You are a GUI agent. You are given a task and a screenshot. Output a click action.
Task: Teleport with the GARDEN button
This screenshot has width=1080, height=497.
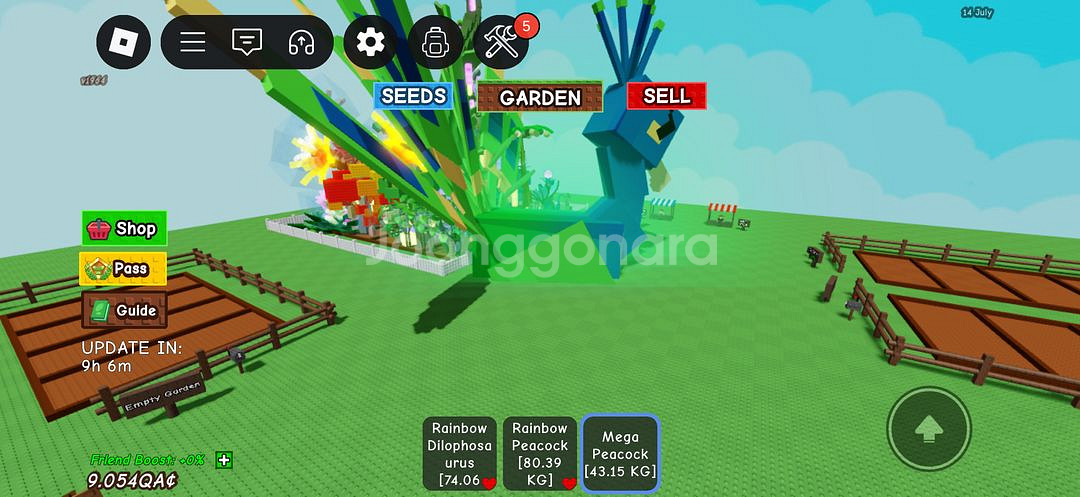click(x=540, y=97)
